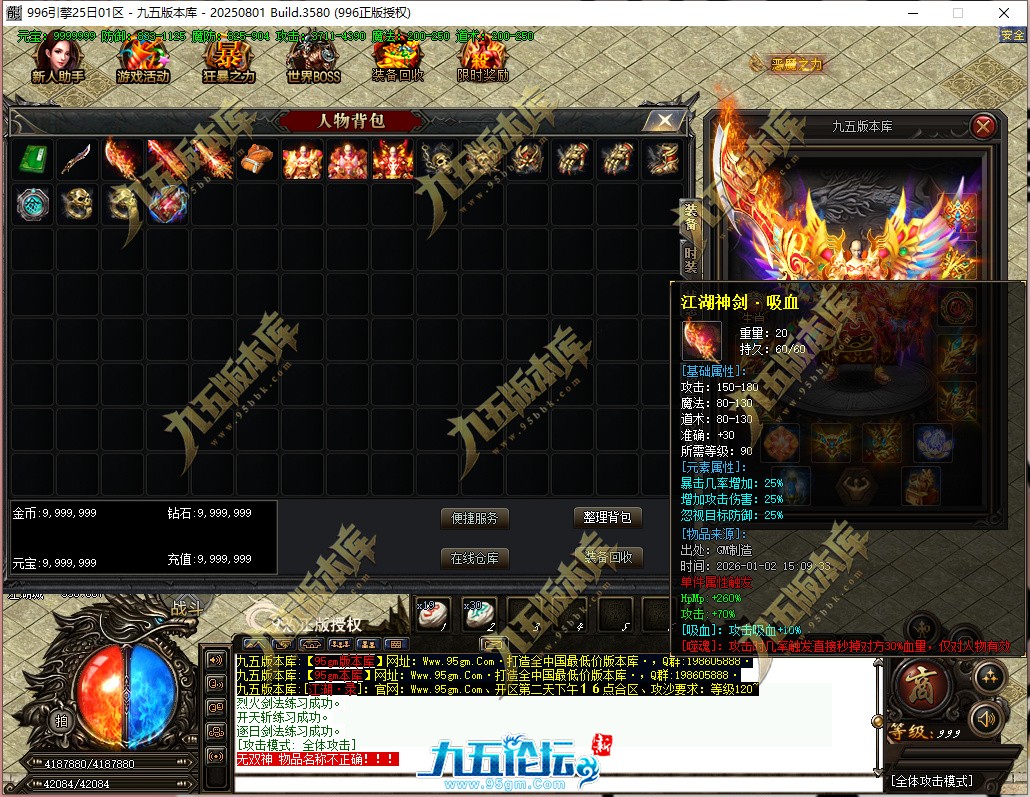Open the 新人助手 newbie helper
The image size is (1030, 797).
click(x=58, y=61)
